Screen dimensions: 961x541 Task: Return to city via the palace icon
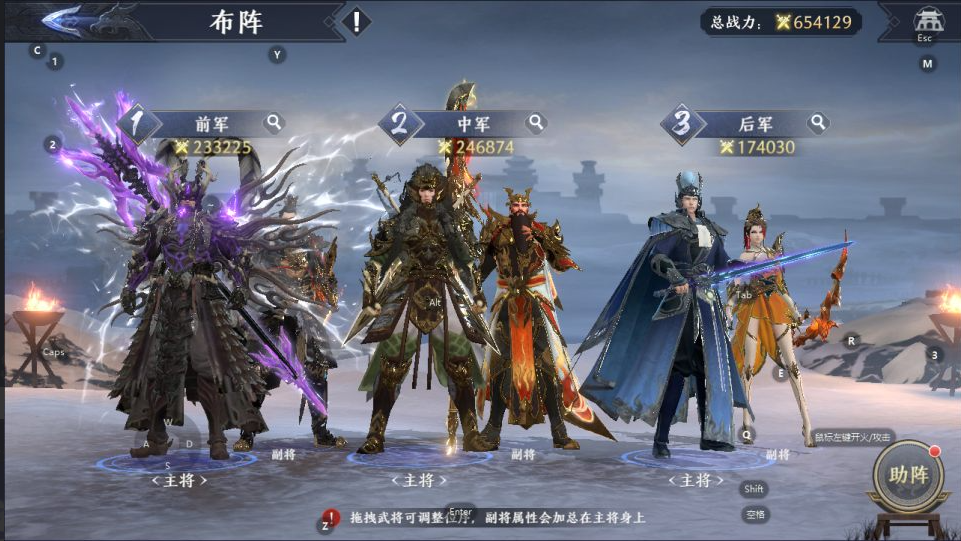(927, 20)
